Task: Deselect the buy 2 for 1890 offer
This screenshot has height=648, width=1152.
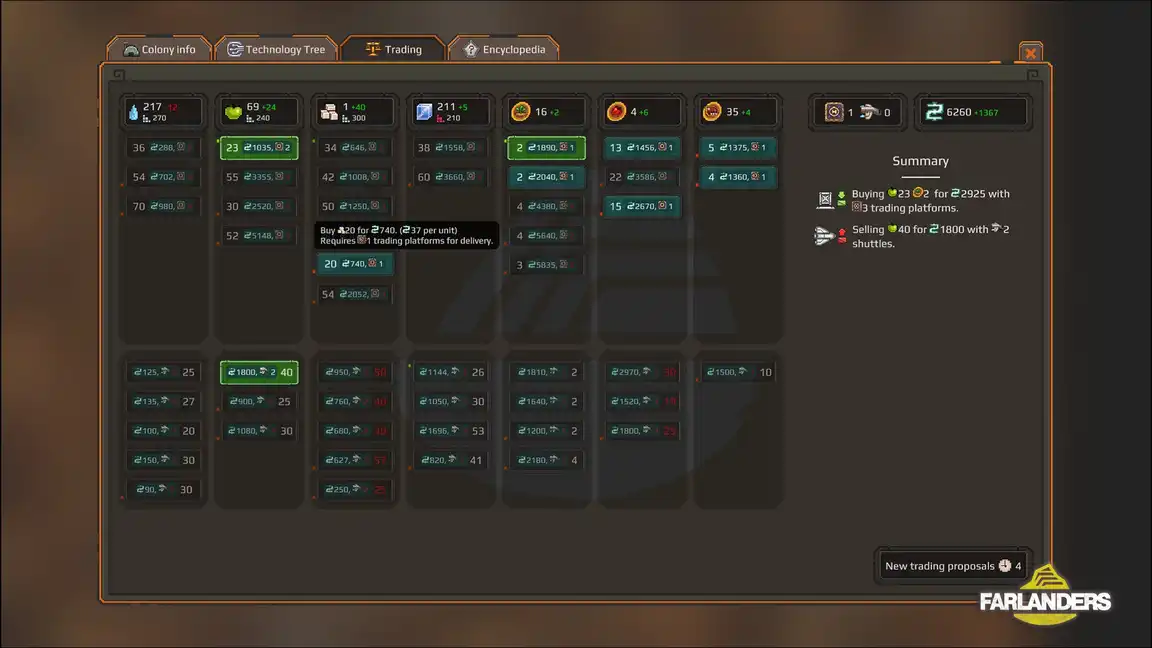Action: pos(546,148)
